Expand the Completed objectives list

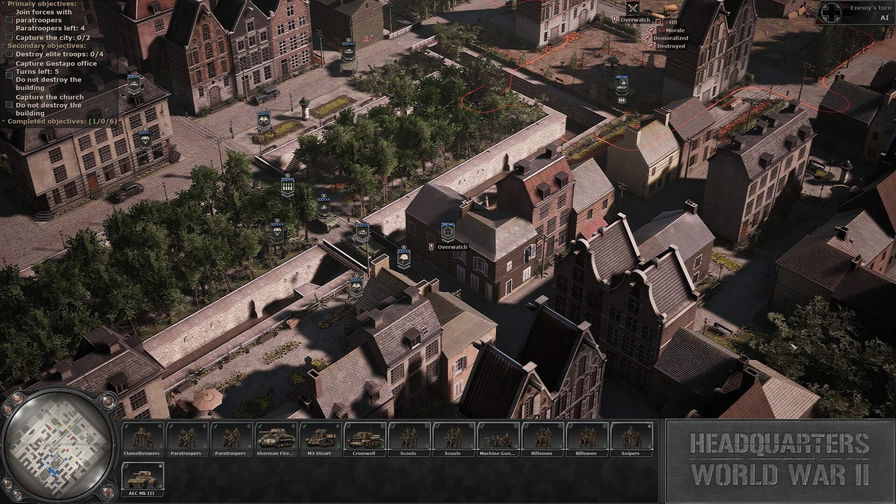click(x=60, y=121)
